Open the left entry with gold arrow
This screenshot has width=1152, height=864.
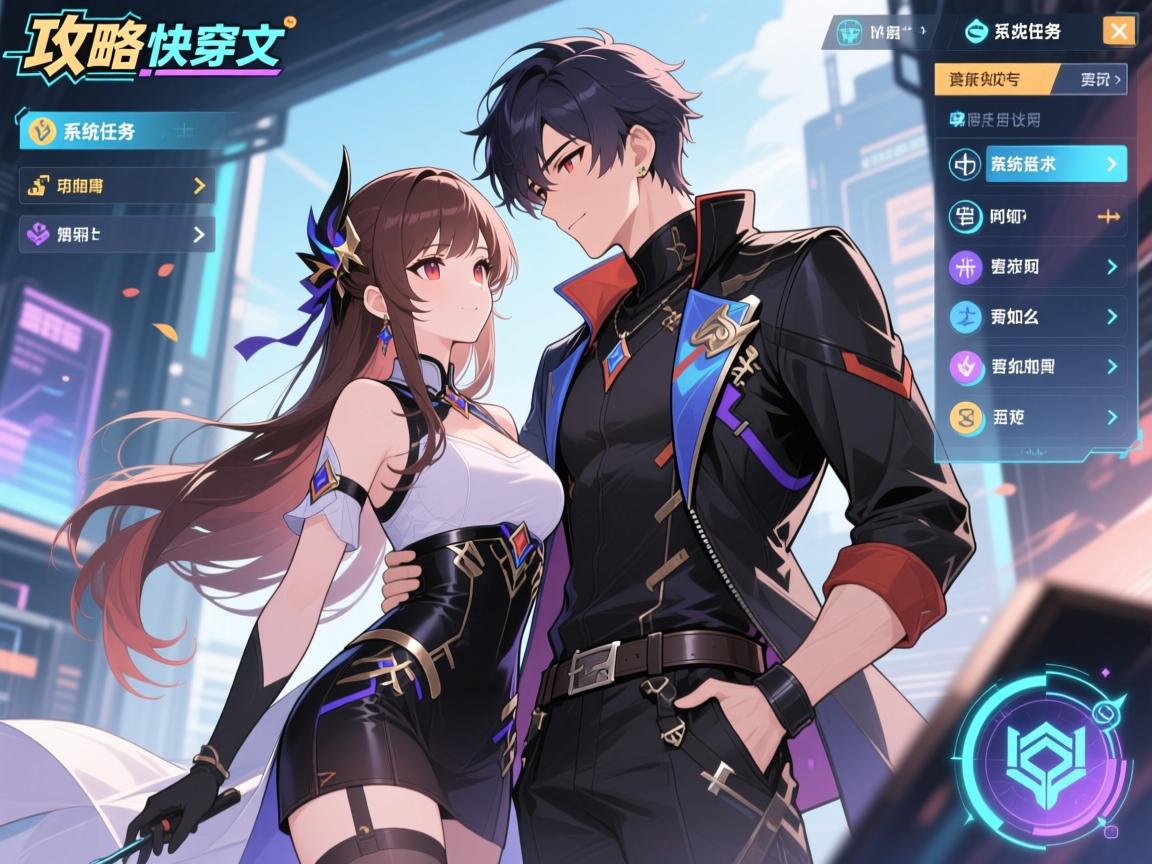[x=117, y=185]
